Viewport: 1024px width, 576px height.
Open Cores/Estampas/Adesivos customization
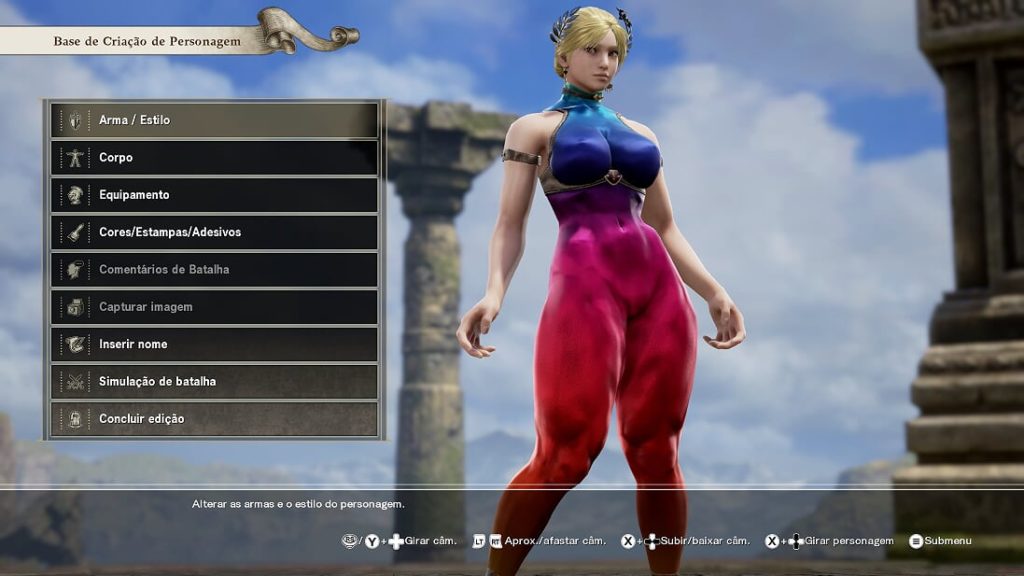coord(214,232)
